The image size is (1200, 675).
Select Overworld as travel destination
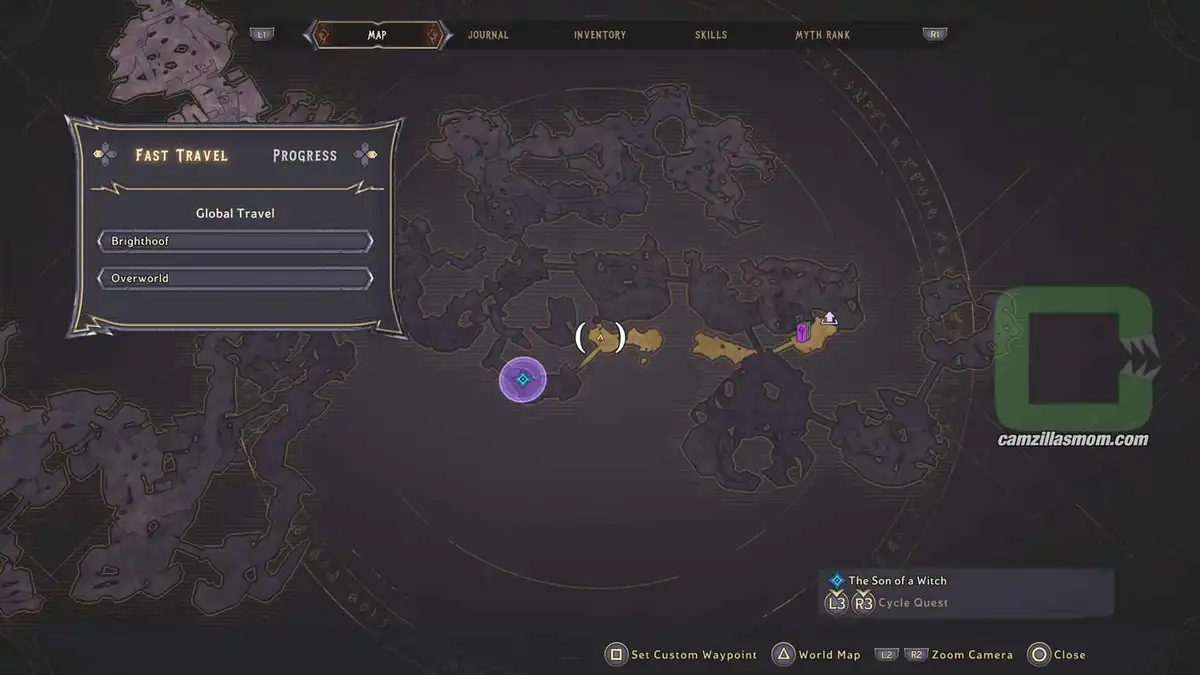[x=235, y=278]
